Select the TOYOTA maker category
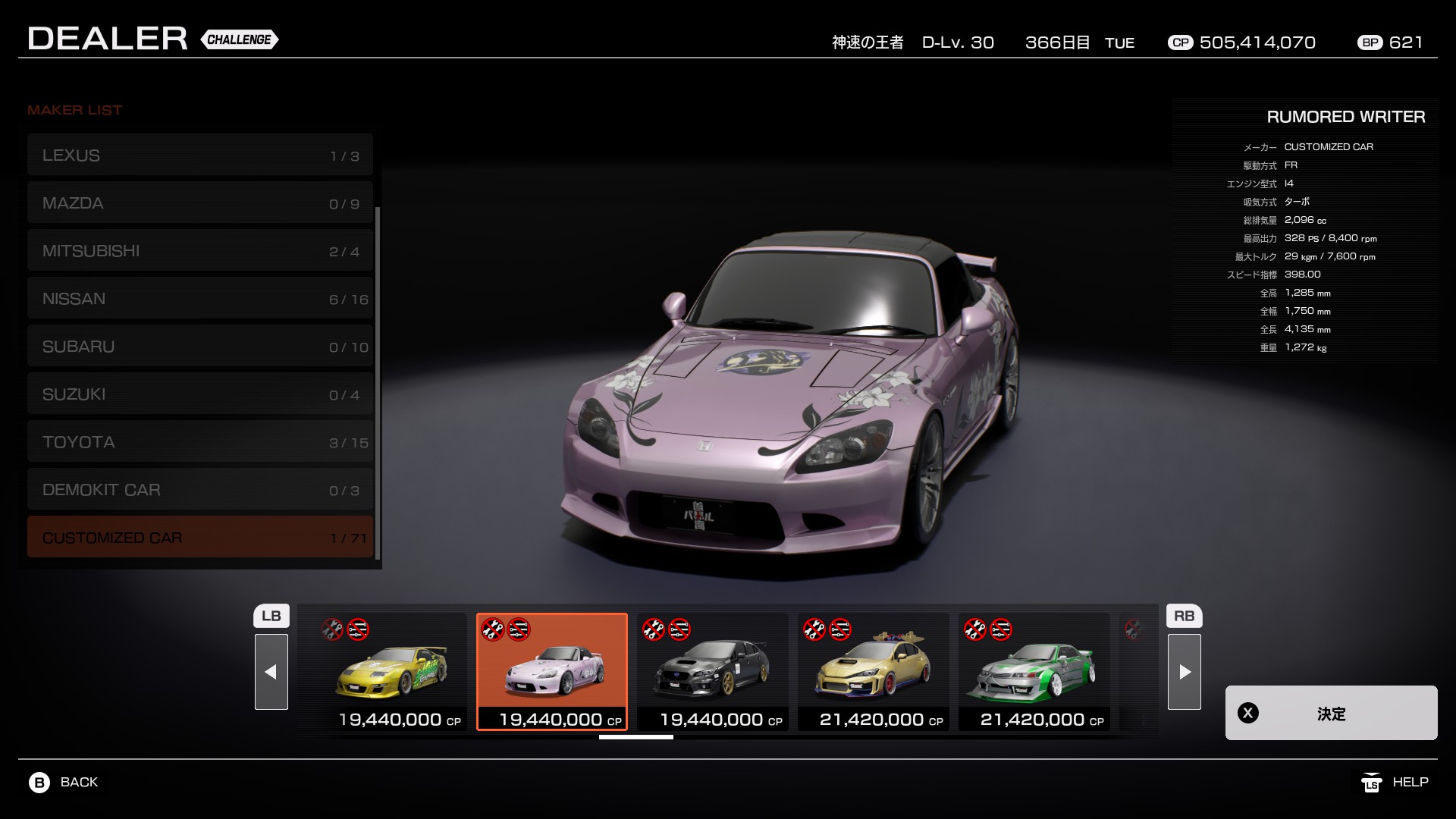The height and width of the screenshot is (819, 1456). tap(199, 442)
